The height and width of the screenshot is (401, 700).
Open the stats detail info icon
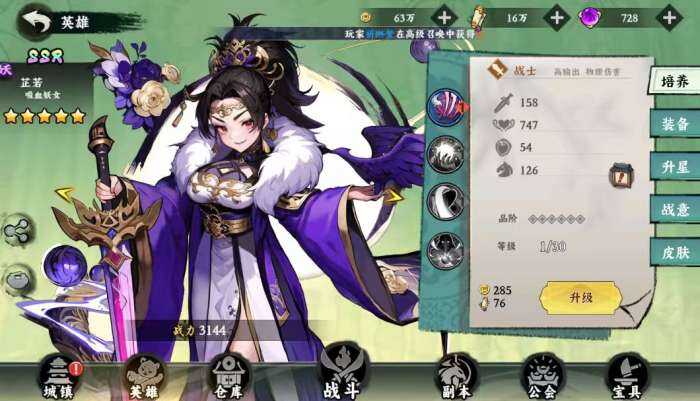(x=620, y=176)
